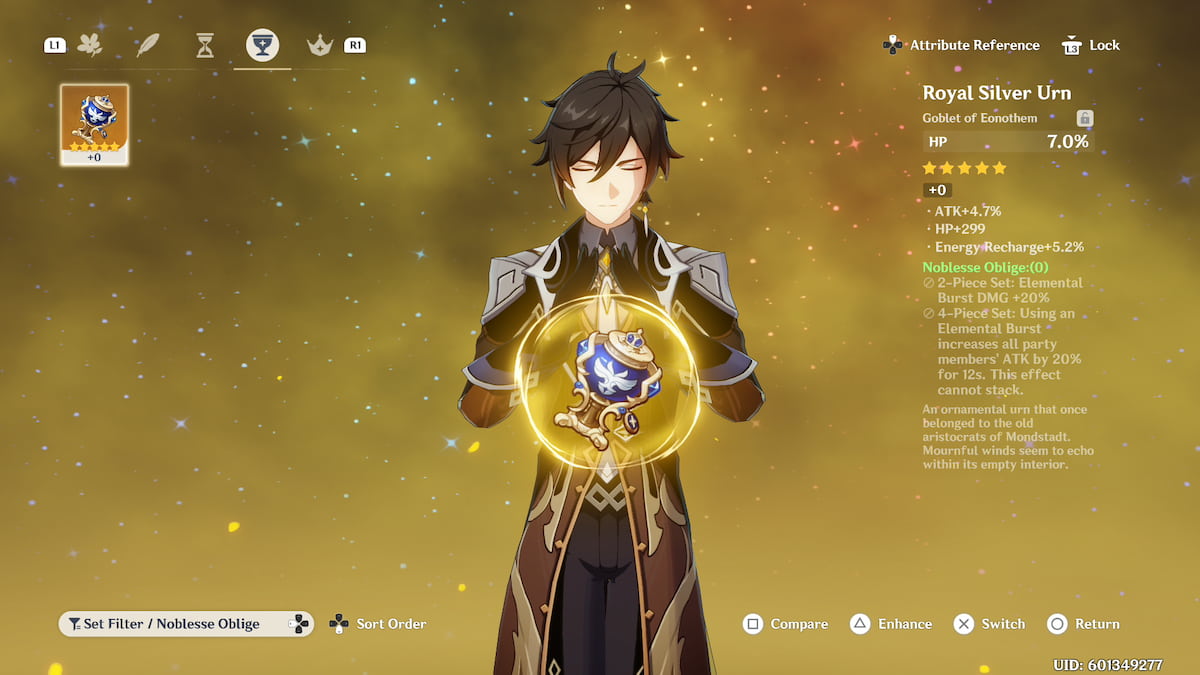The width and height of the screenshot is (1200, 675).
Task: Choose the goblet artifact tab
Action: 262,45
